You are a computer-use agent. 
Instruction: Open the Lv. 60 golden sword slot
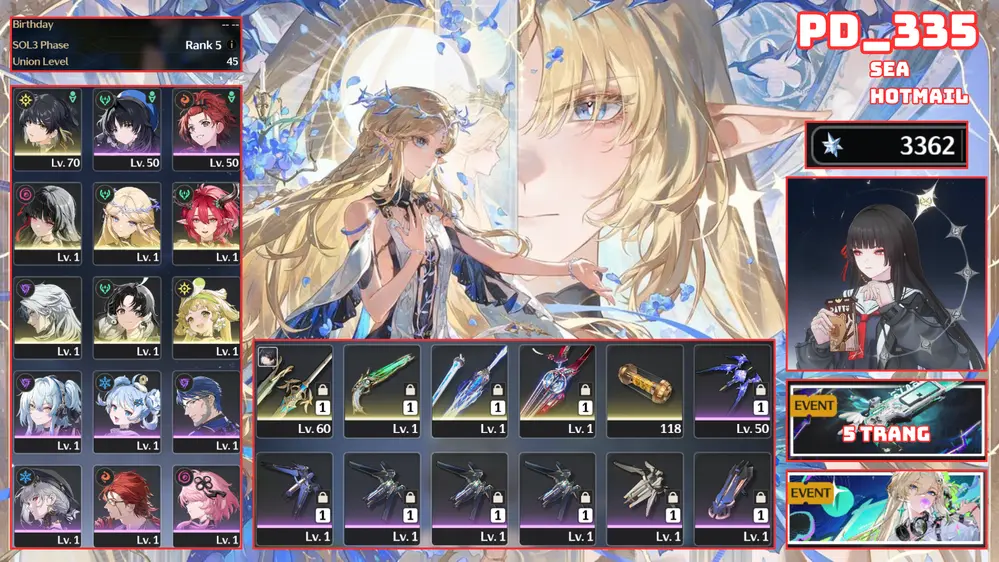coord(294,390)
